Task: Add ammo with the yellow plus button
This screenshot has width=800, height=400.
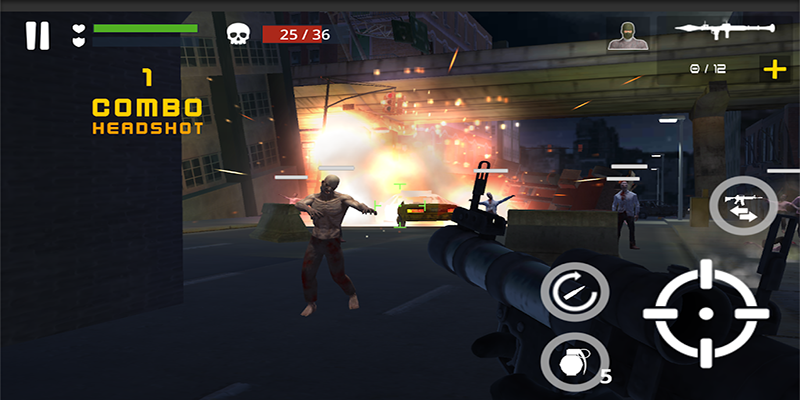Action: 774,69
